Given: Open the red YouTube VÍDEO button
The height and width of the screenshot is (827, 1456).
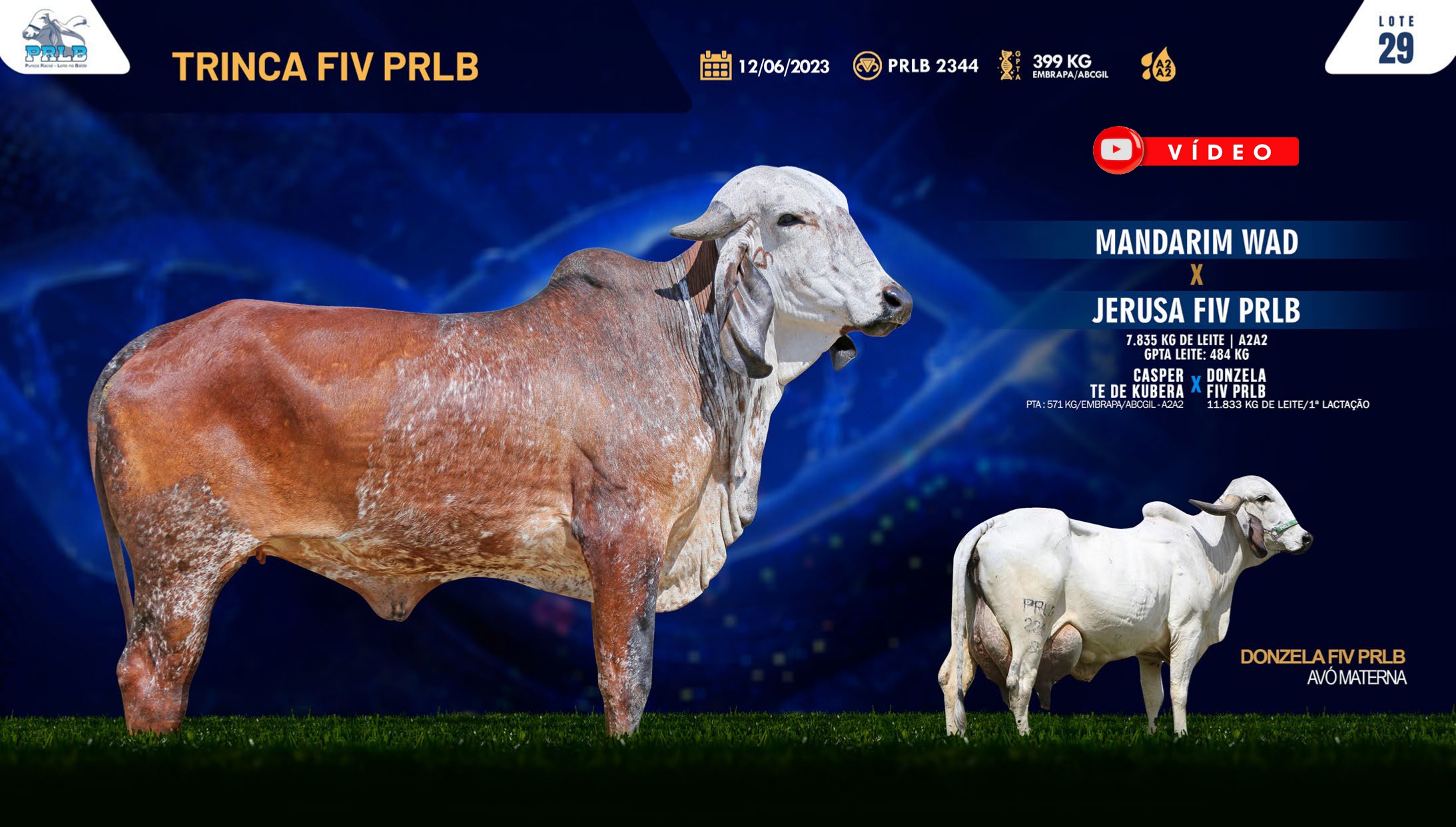Looking at the screenshot, I should pos(1196,151).
